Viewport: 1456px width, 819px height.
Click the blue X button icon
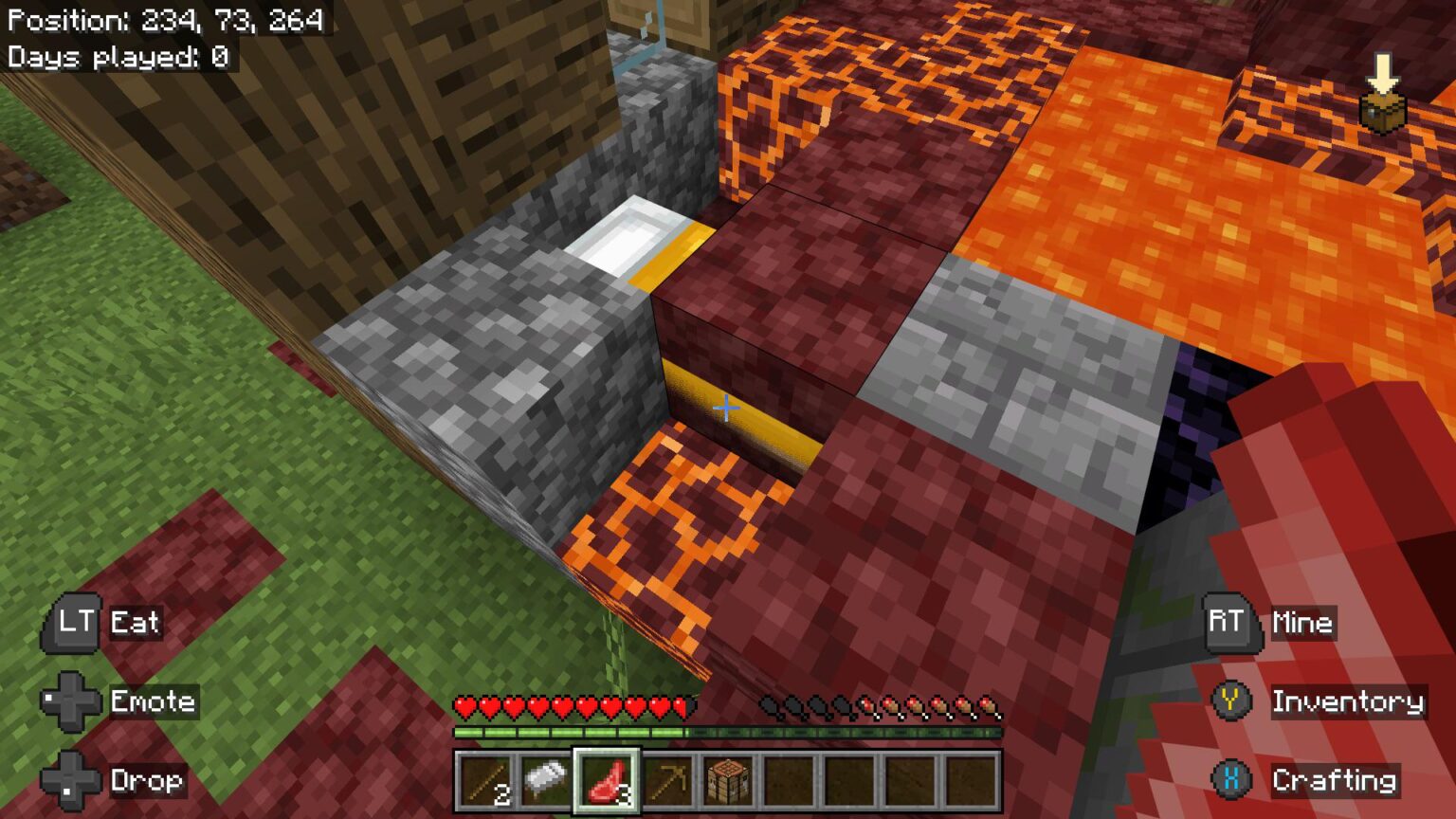(1229, 781)
